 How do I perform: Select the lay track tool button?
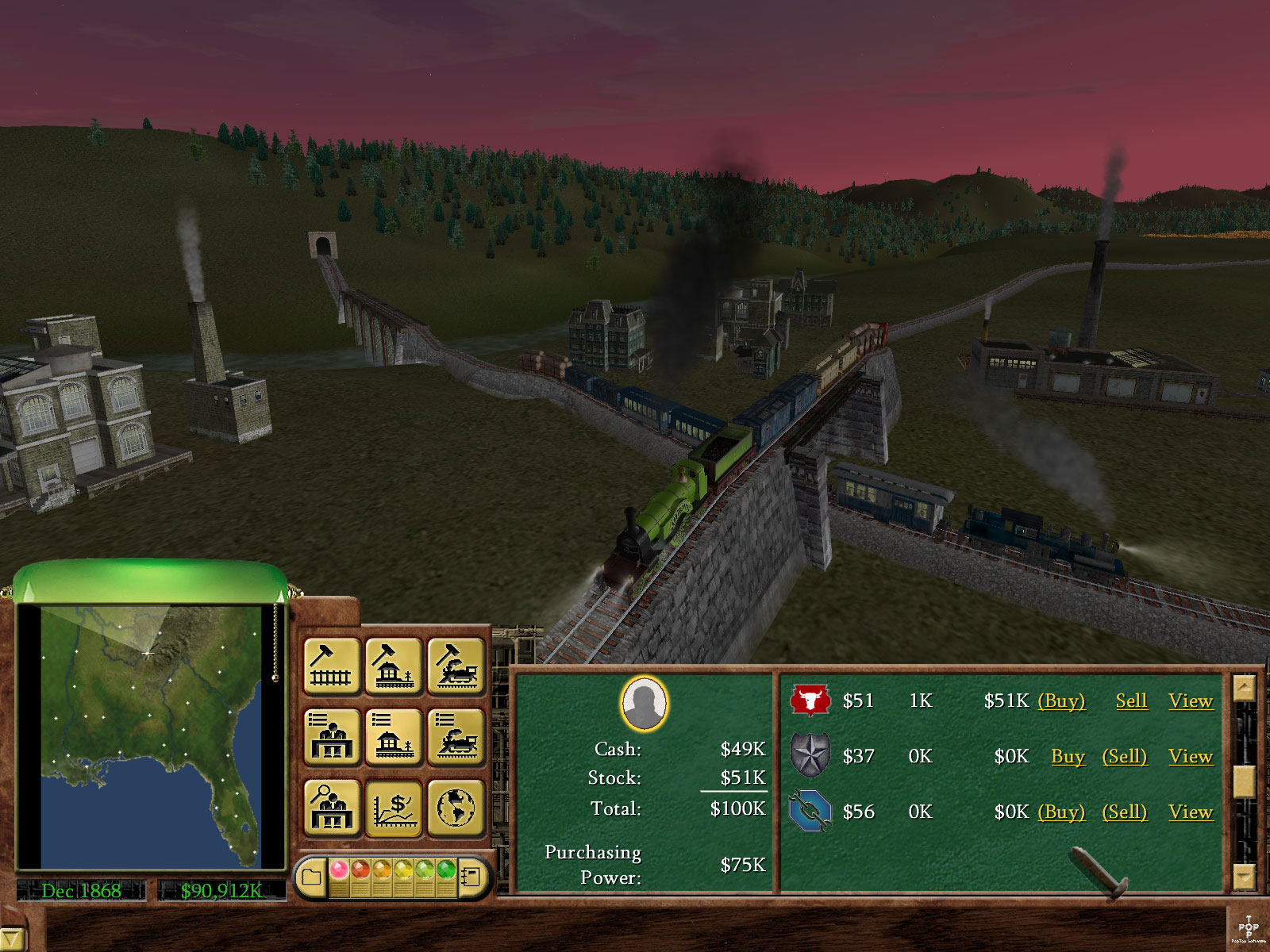[332, 666]
